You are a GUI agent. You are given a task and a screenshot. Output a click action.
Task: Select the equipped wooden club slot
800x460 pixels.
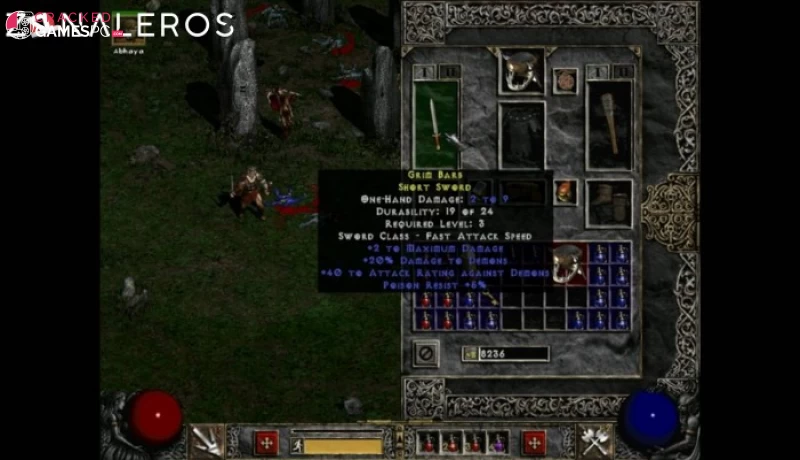tap(609, 123)
